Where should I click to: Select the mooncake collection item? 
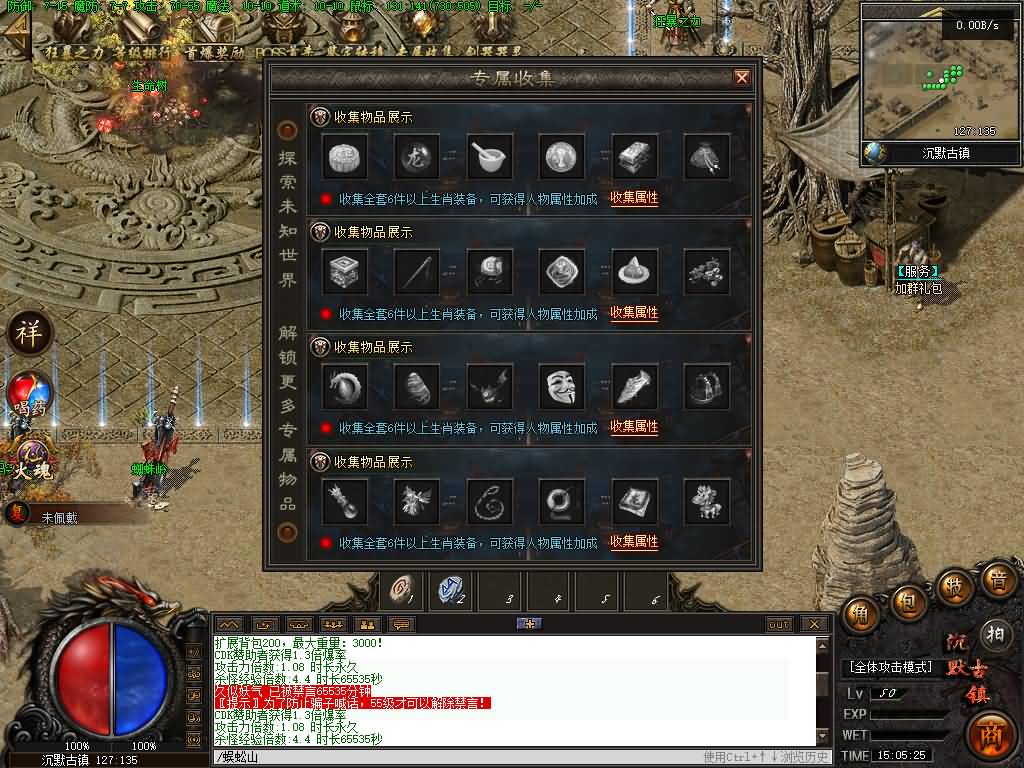[x=345, y=156]
